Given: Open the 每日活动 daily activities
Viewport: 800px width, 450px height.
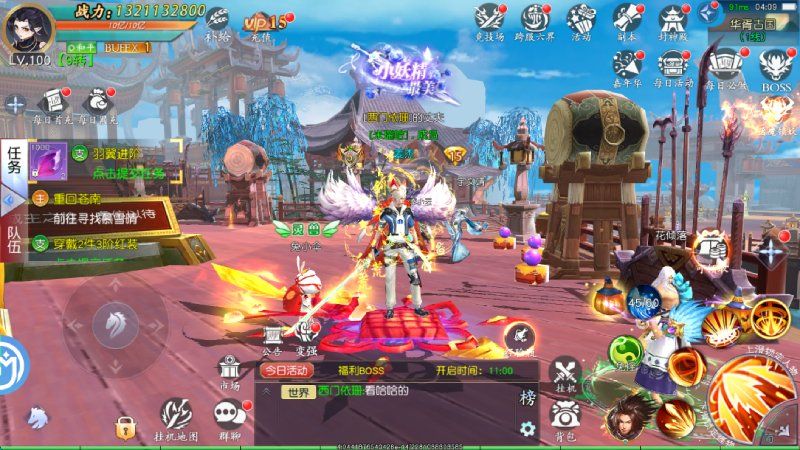Looking at the screenshot, I should pos(672,66).
